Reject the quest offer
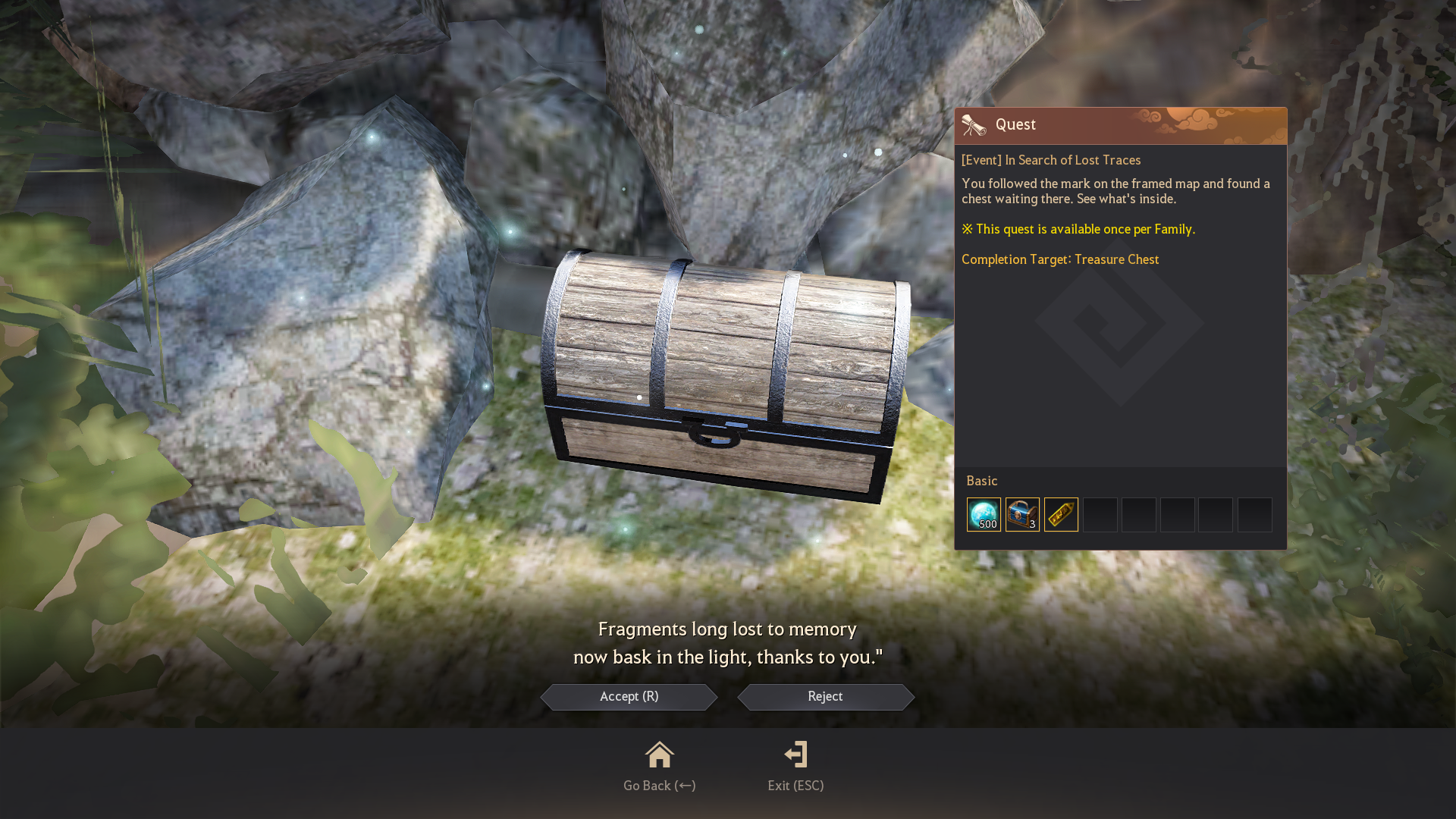The width and height of the screenshot is (1456, 819). point(825,697)
